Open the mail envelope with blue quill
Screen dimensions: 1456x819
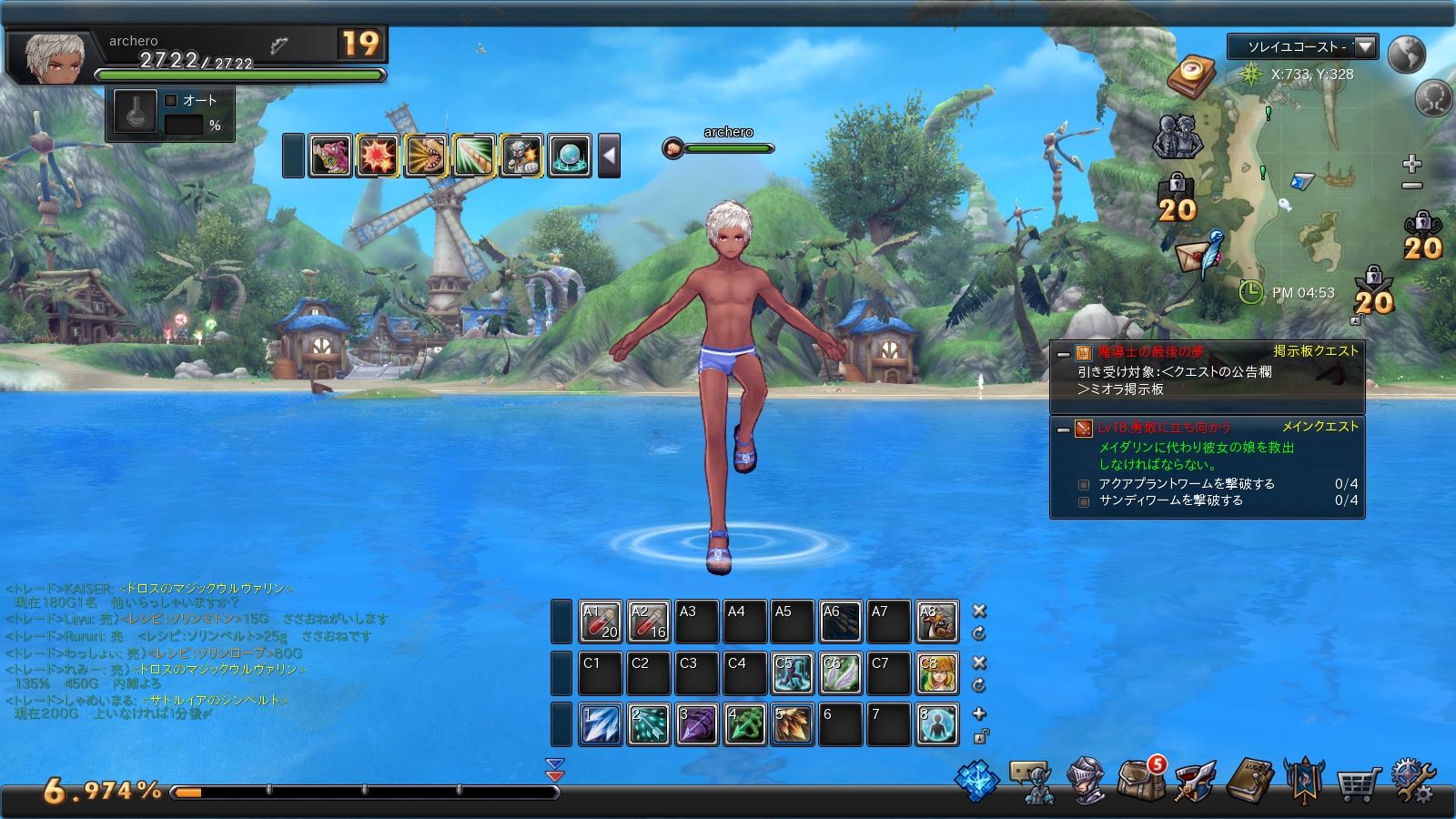(x=1201, y=254)
